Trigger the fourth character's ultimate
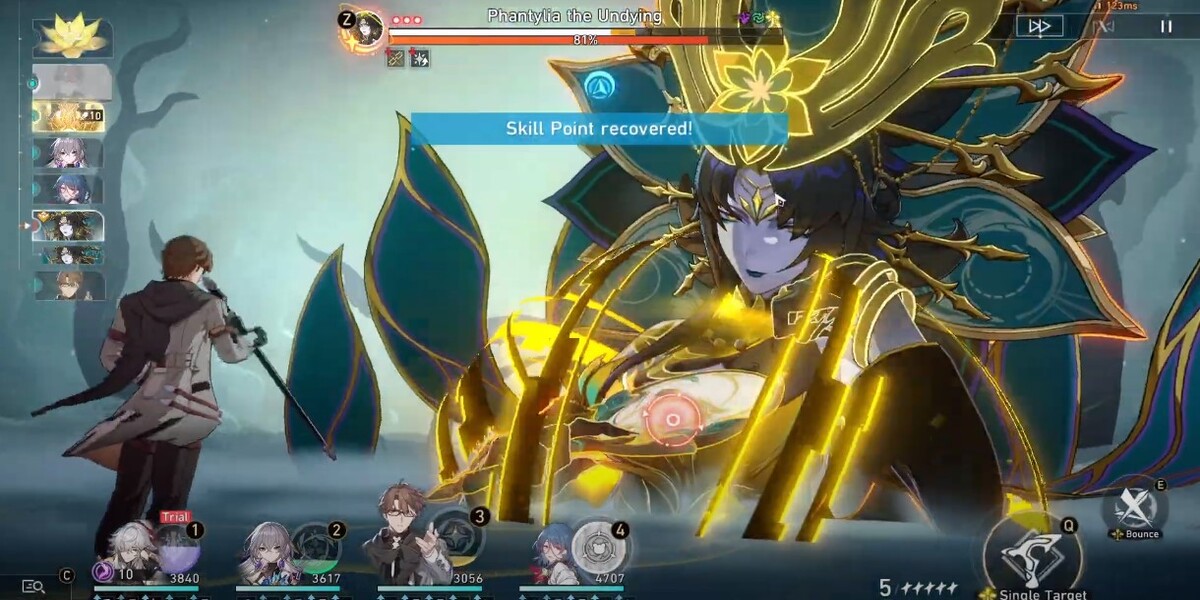The image size is (1200, 600). point(599,546)
